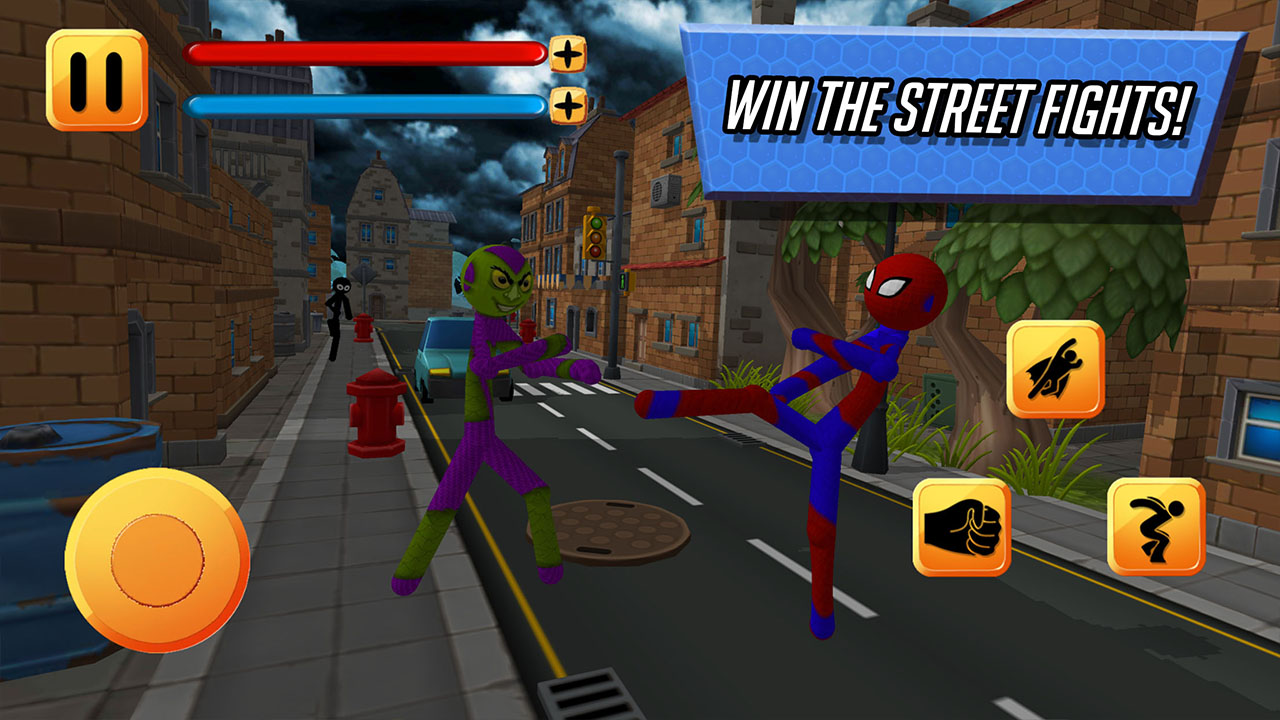Tap the red health bar
The width and height of the screenshot is (1280, 720).
coord(365,55)
